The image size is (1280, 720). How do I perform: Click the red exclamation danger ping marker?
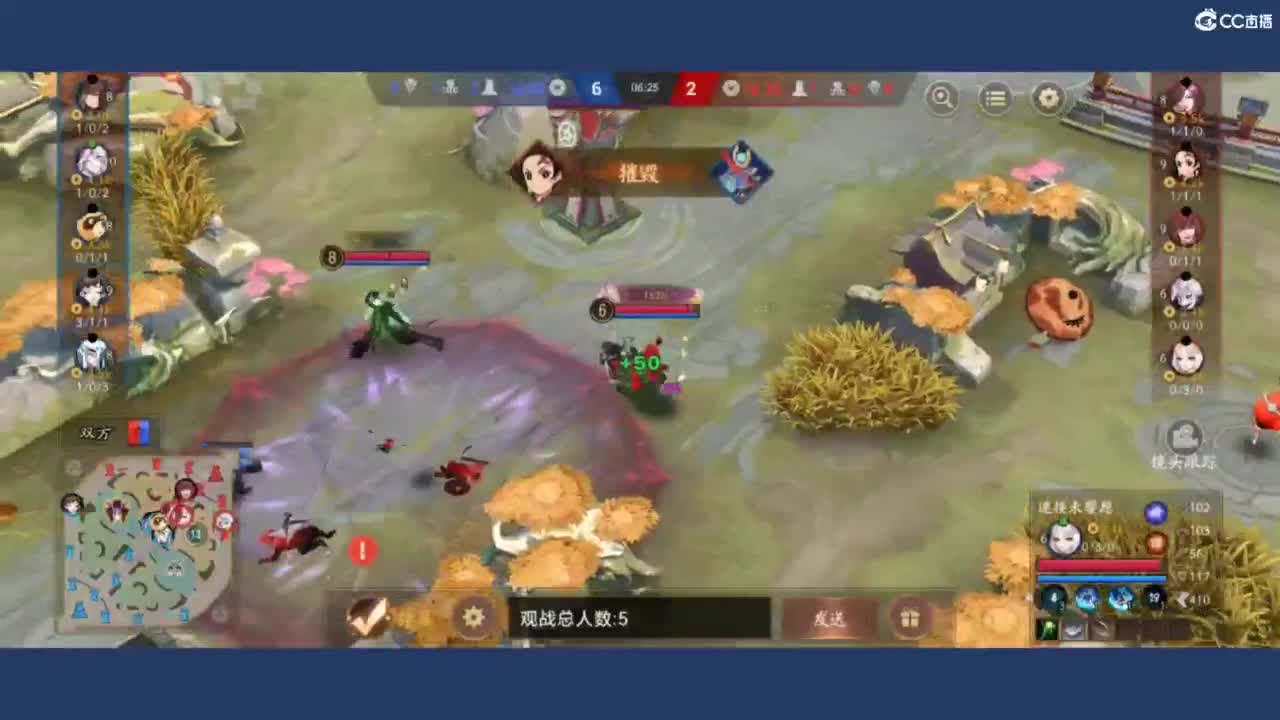(362, 551)
